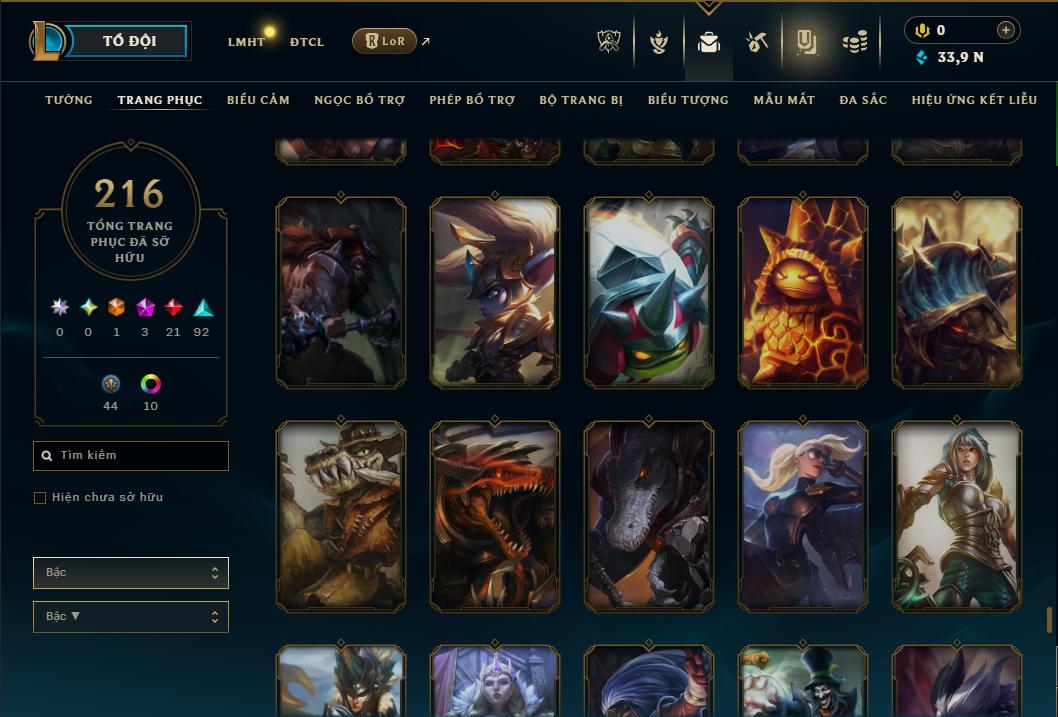Toggle the Hiện chưa sở hữu checkbox

tap(40, 498)
